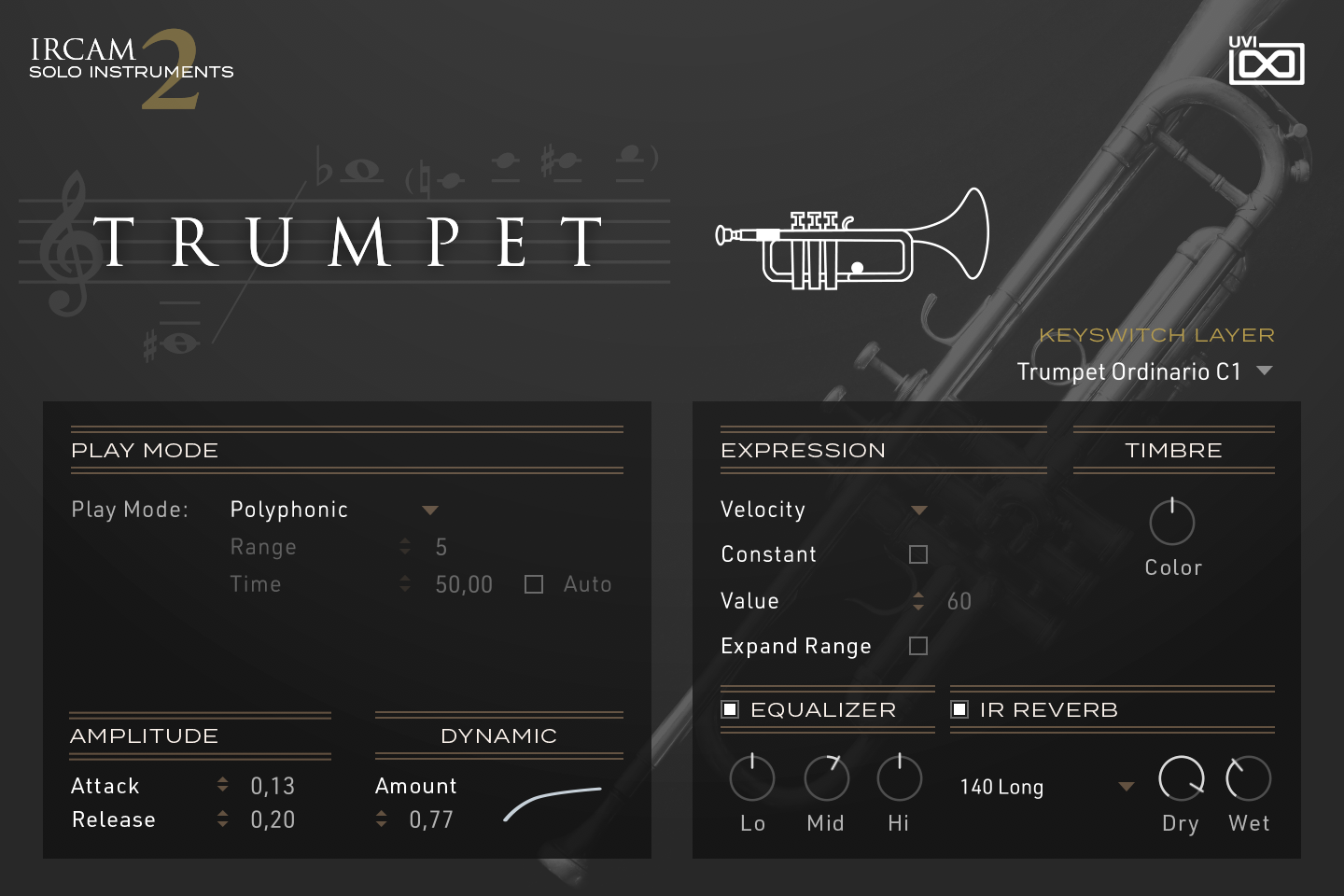Screen dimensions: 1344x896
Task: Enable the Auto time option
Action: point(533,583)
